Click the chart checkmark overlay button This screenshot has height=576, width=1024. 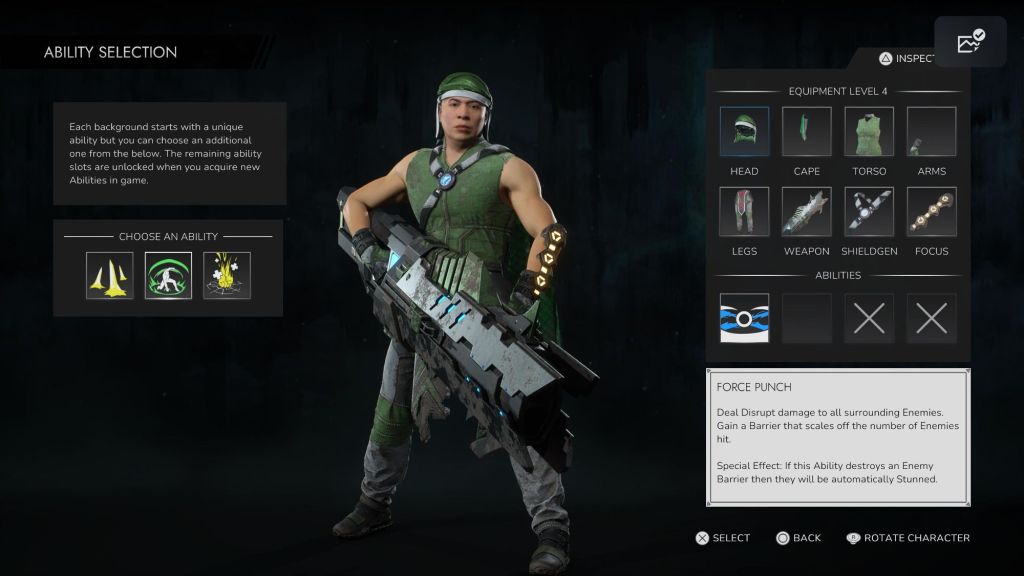[970, 42]
